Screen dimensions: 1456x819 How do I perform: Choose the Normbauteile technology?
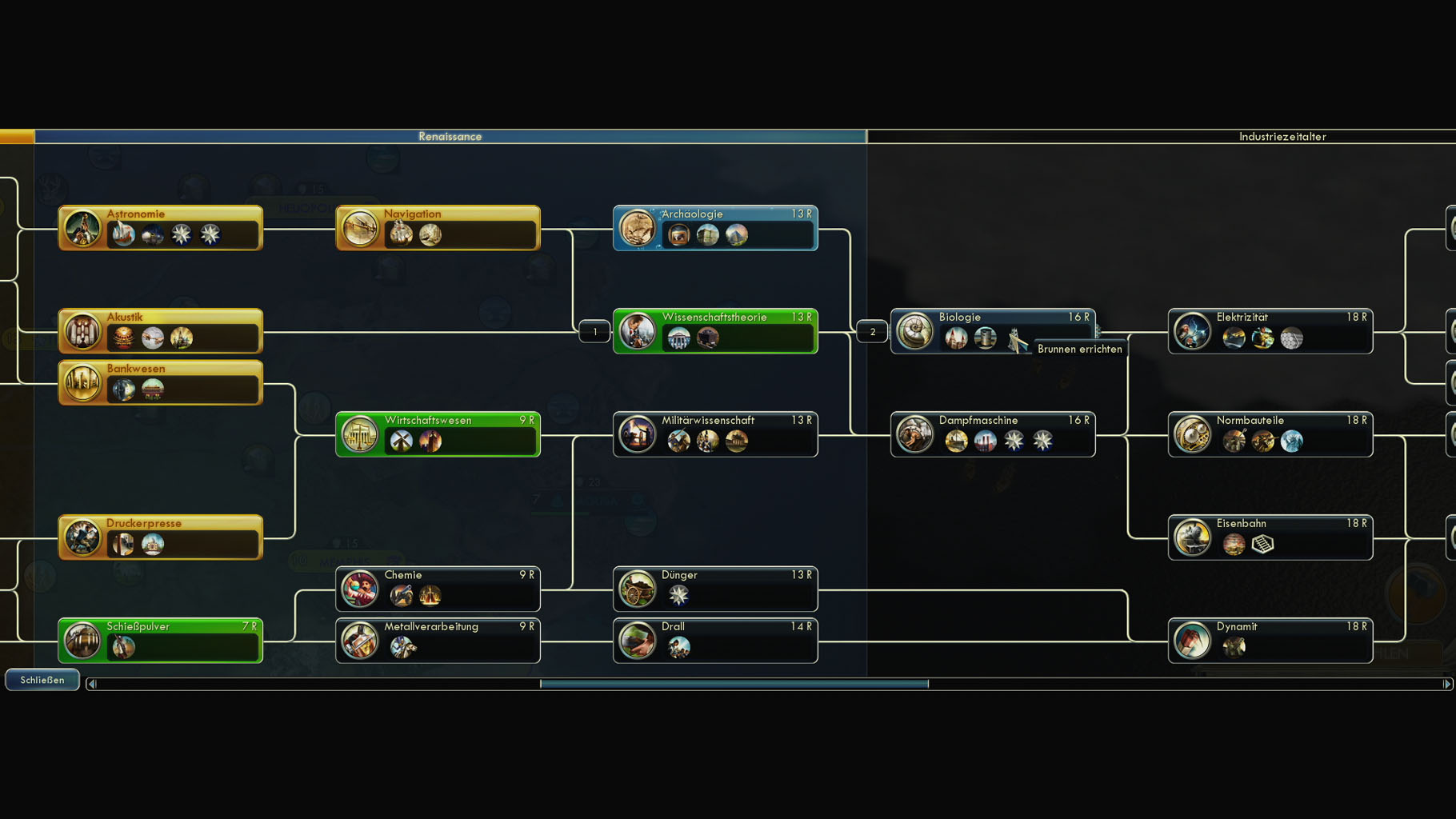[x=1270, y=434]
